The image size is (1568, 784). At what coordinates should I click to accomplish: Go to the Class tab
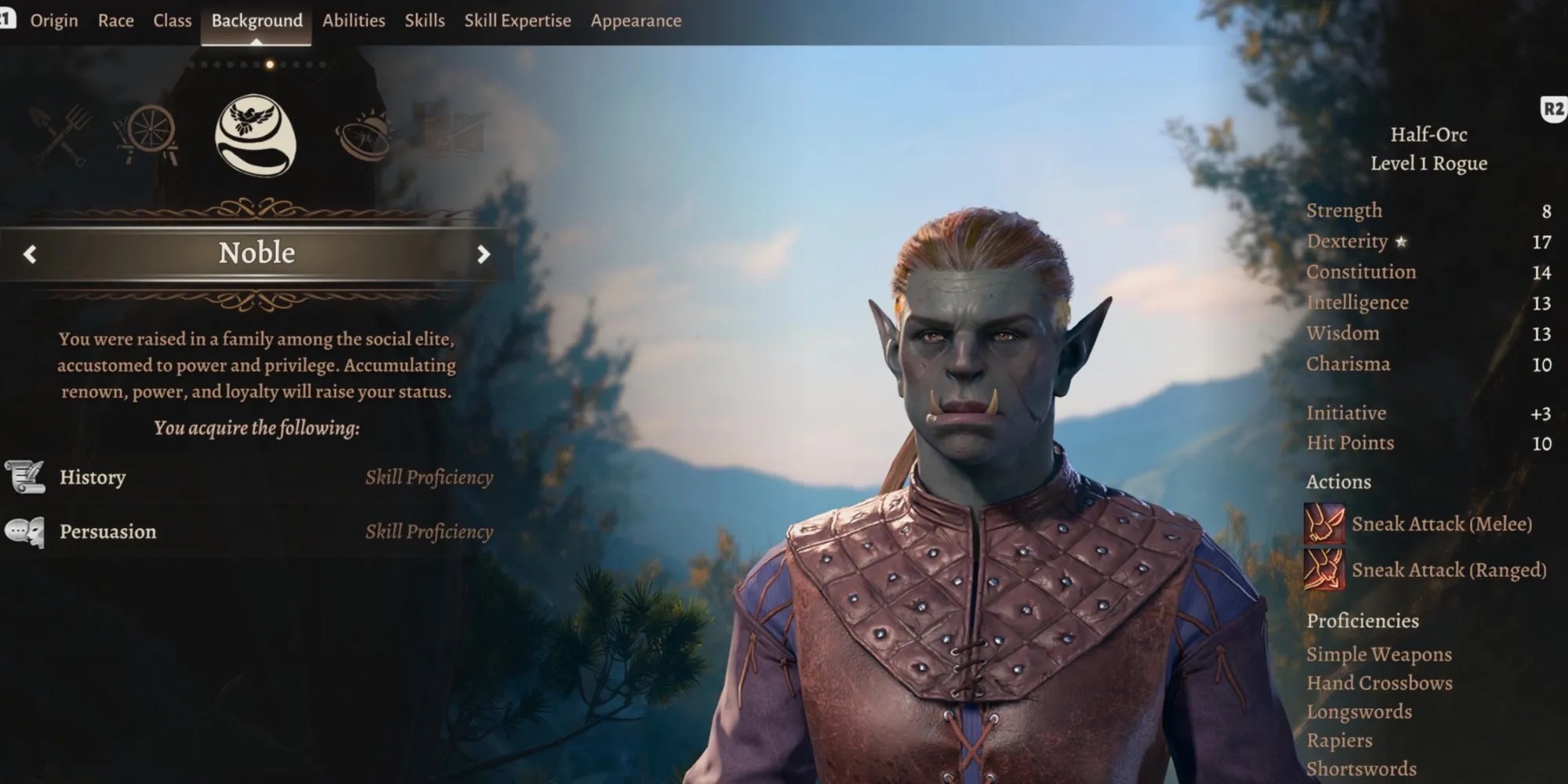[x=172, y=21]
